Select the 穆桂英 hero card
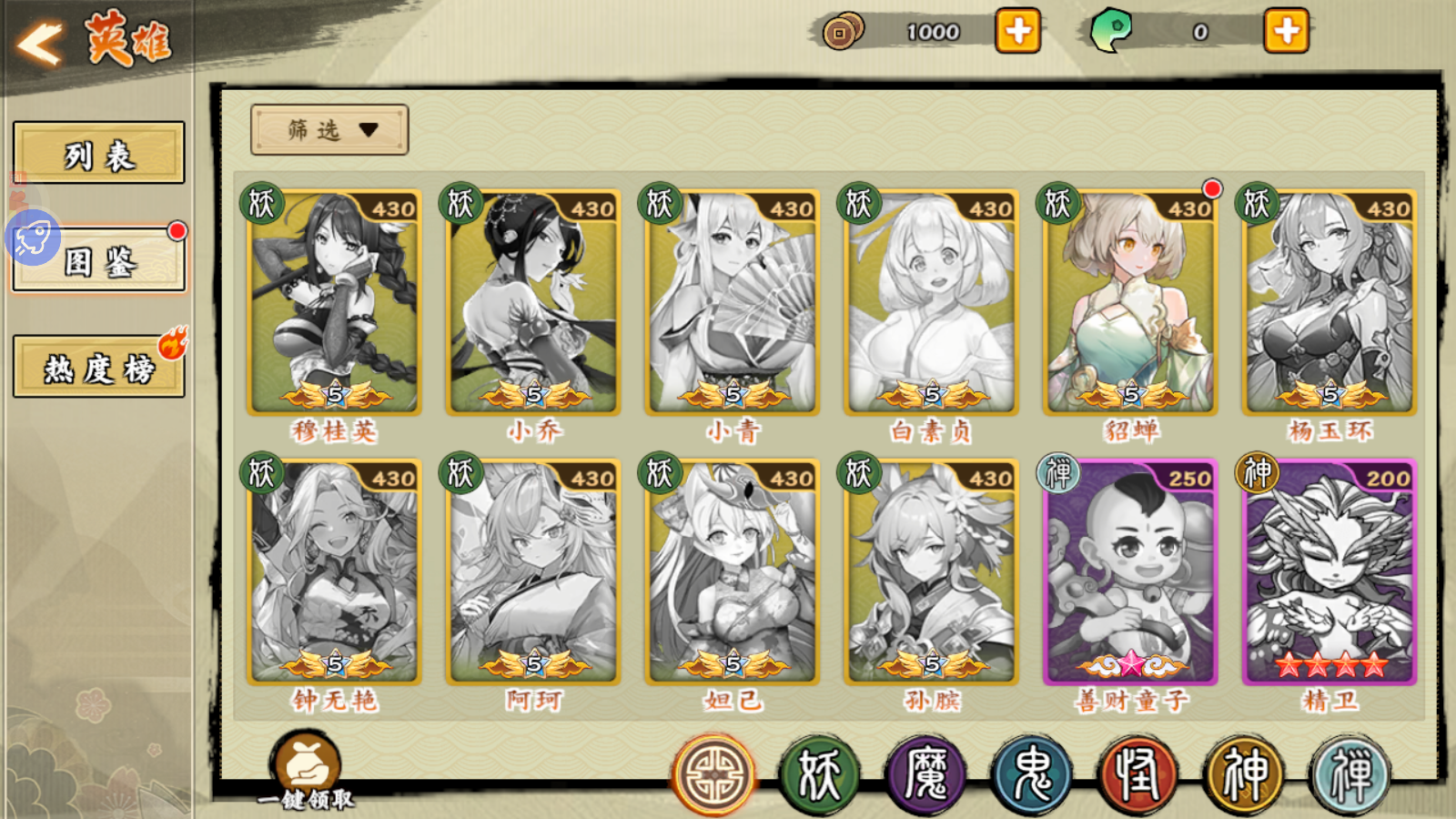1456x819 pixels. 334,303
